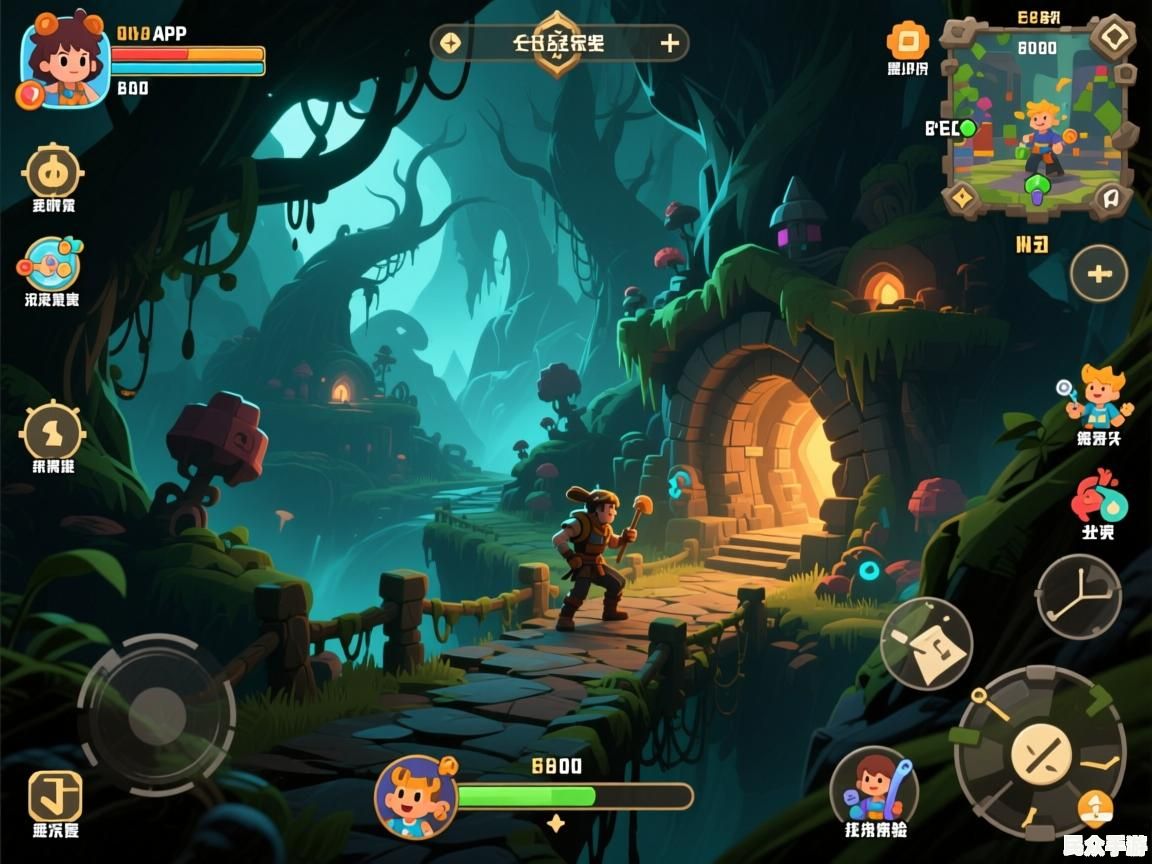Select the red and teal creature icon
The image size is (1152, 864).
click(1098, 496)
